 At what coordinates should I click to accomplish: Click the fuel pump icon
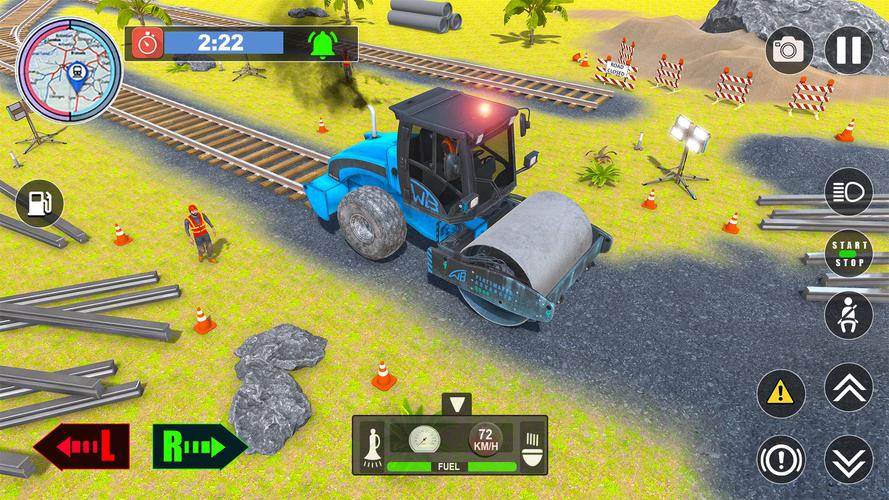point(40,204)
